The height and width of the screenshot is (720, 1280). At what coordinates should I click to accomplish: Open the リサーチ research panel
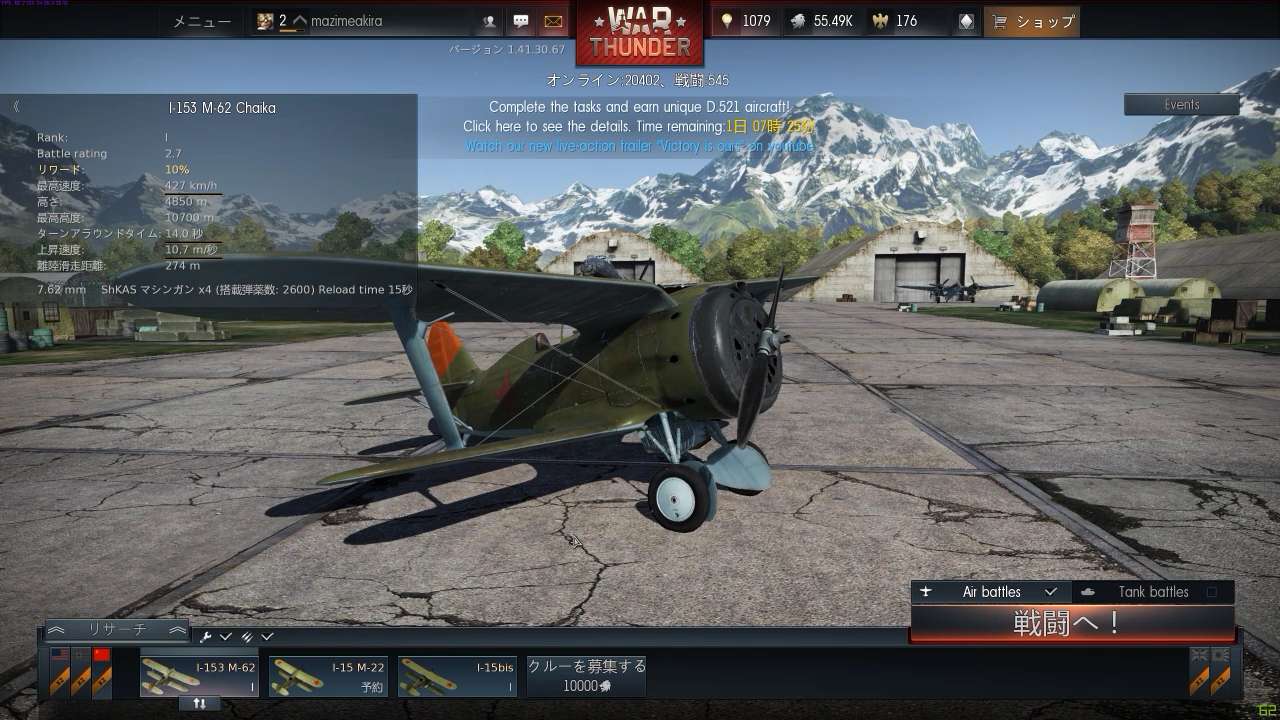[x=117, y=630]
